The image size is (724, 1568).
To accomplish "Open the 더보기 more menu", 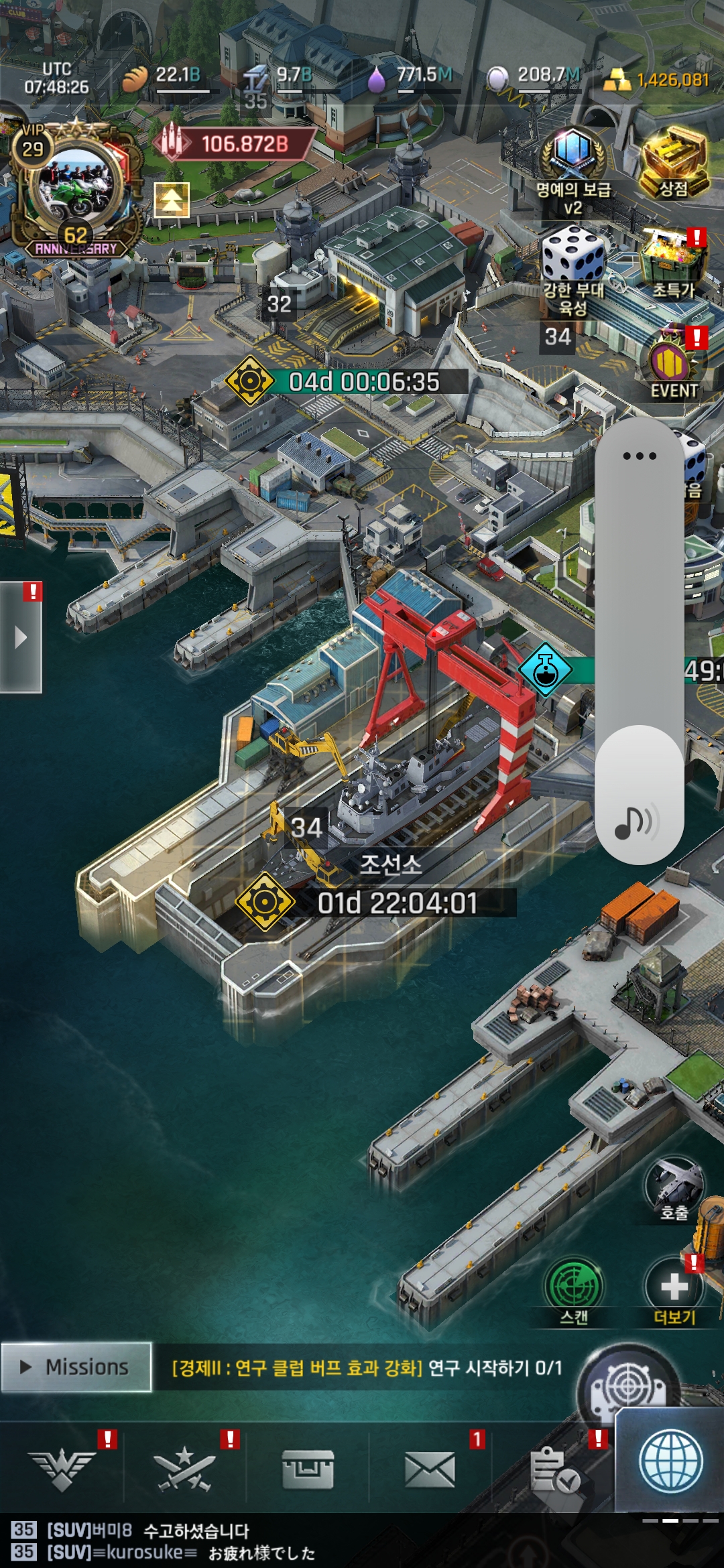I will tap(674, 1290).
